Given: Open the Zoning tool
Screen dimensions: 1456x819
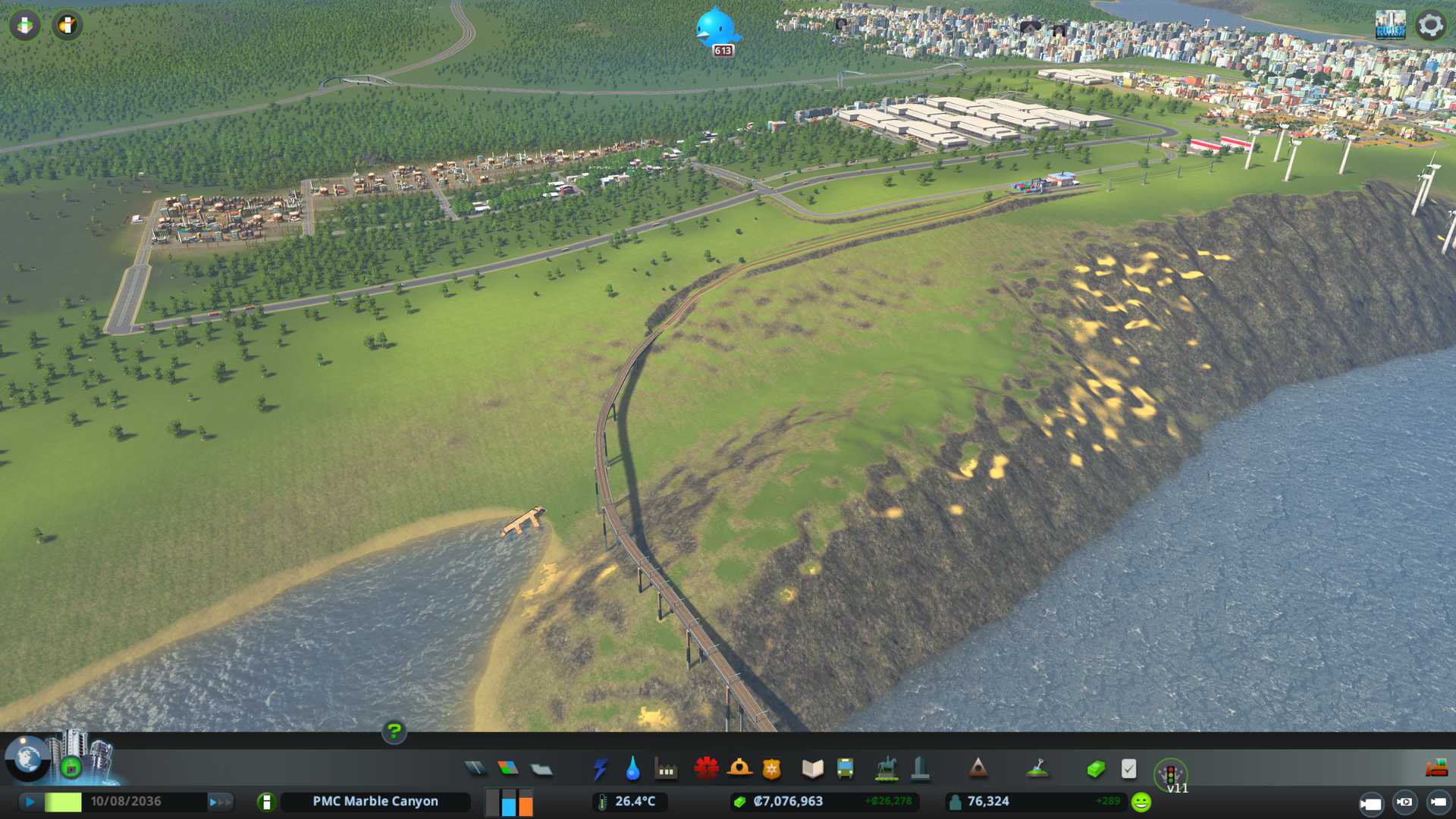Looking at the screenshot, I should (508, 769).
